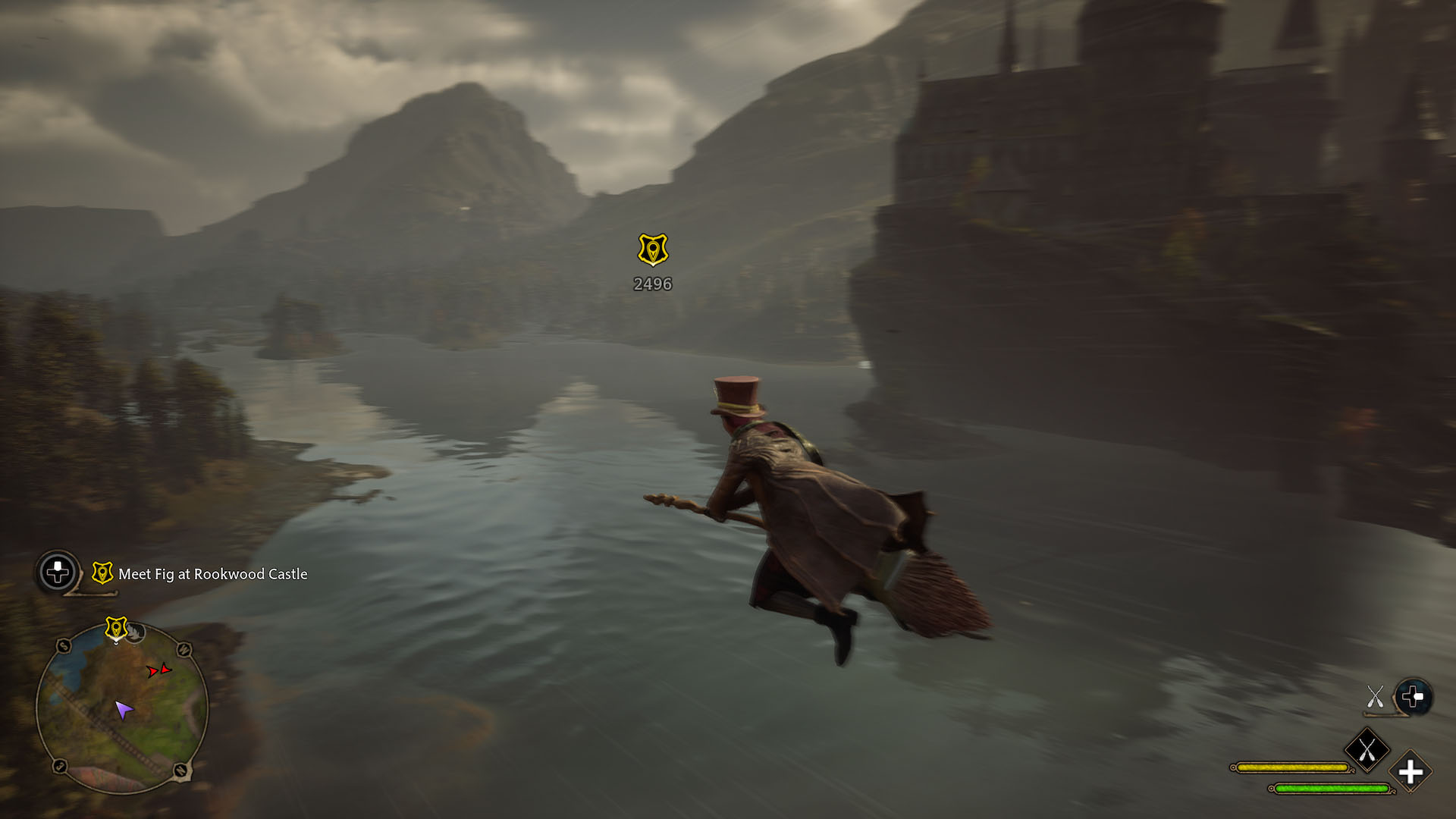Click the yellow quest waypoint marker showing 2496

coord(652,250)
